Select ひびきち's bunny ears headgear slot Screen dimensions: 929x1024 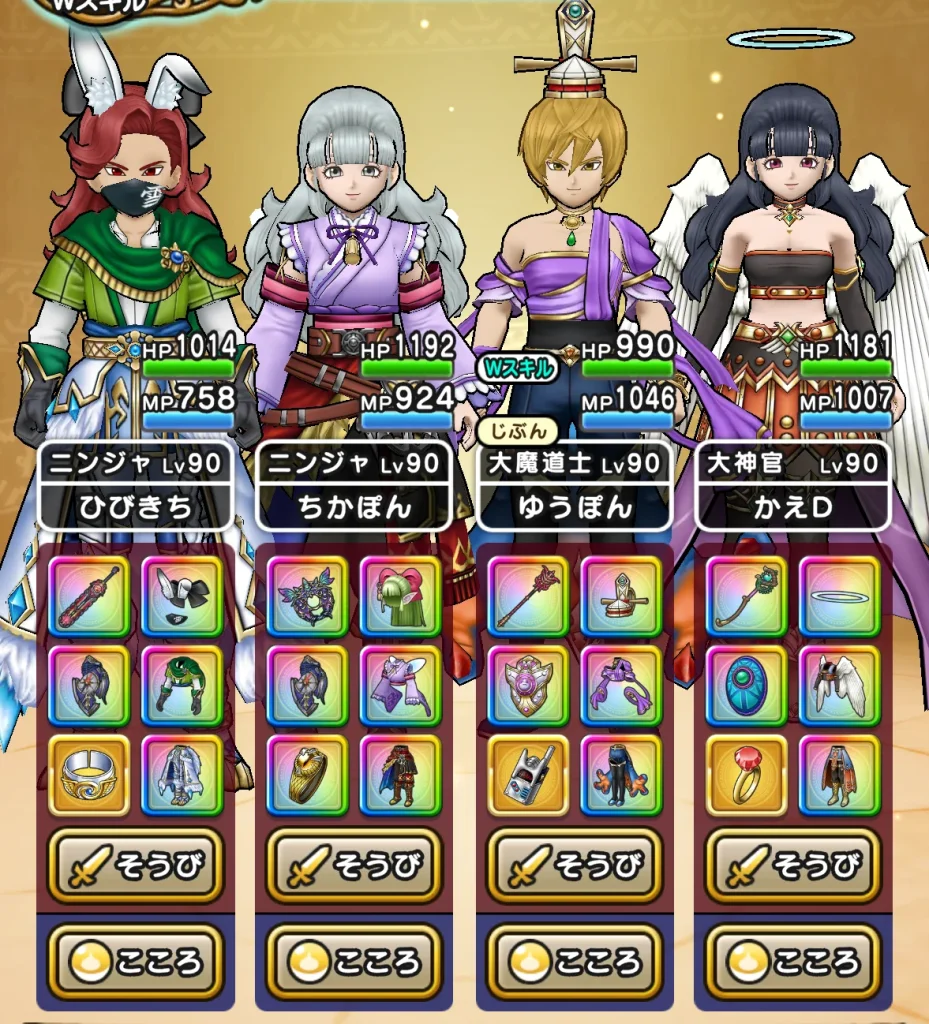pos(182,596)
